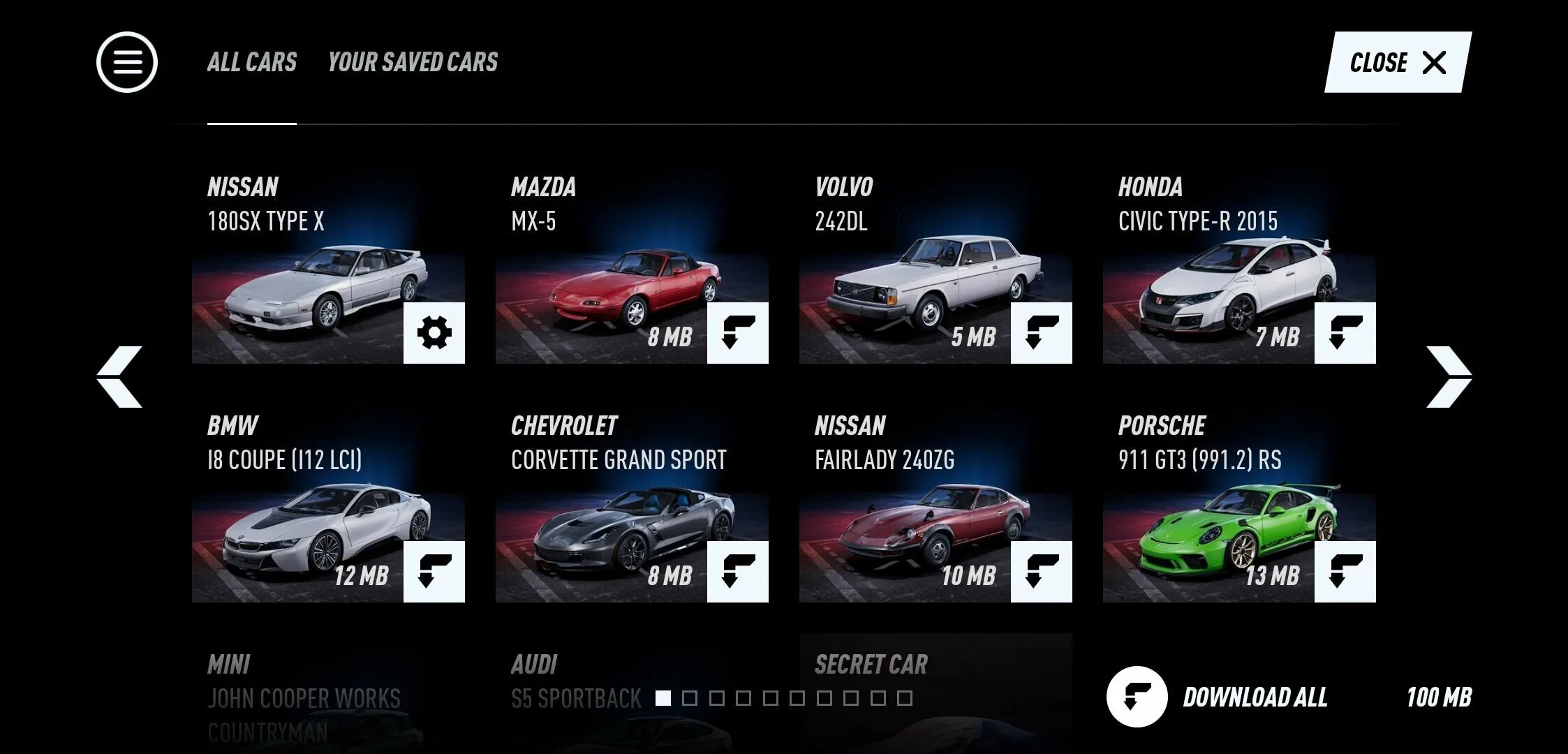Download the BMW i8 Coupe
Viewport: 1568px width, 754px height.
coord(434,571)
